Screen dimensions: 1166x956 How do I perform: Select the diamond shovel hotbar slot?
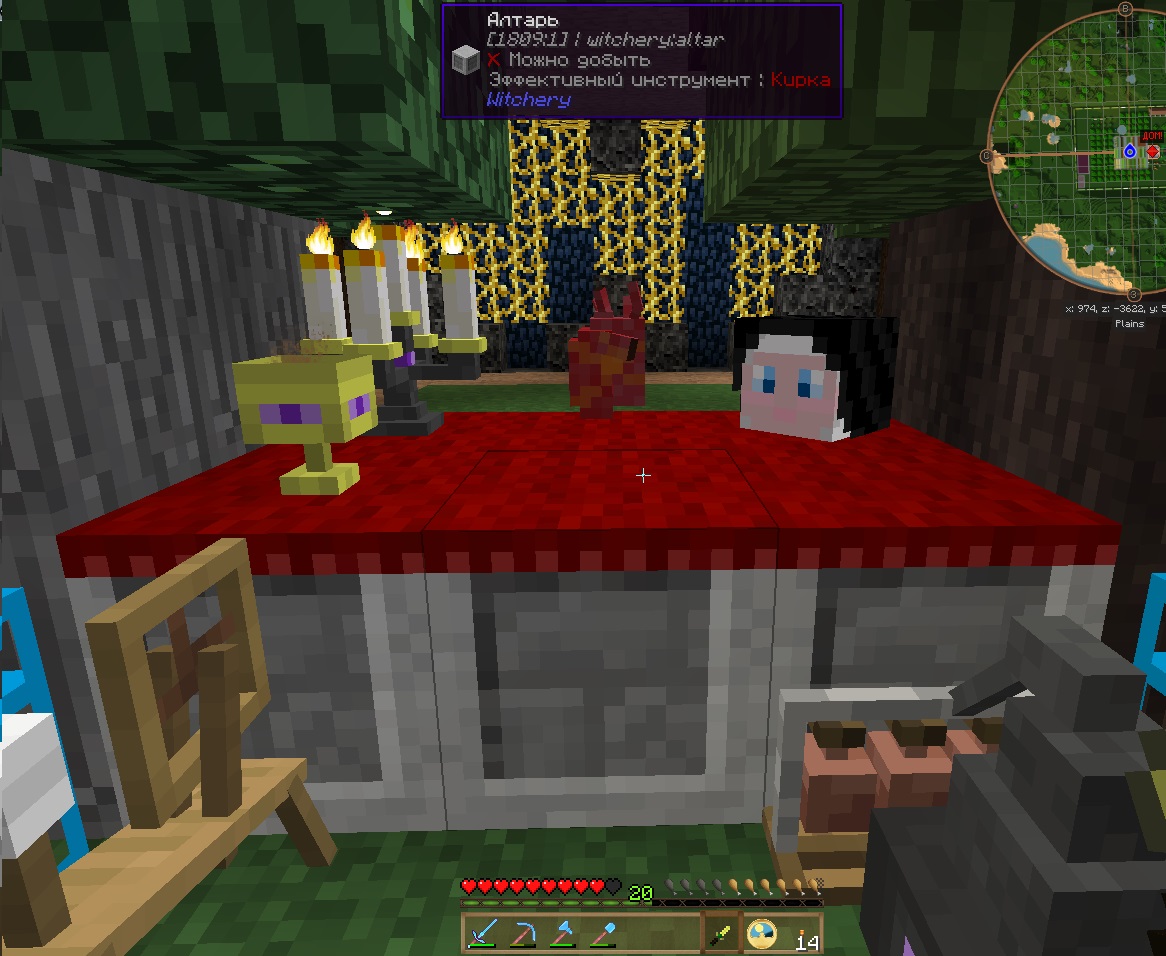(x=604, y=934)
